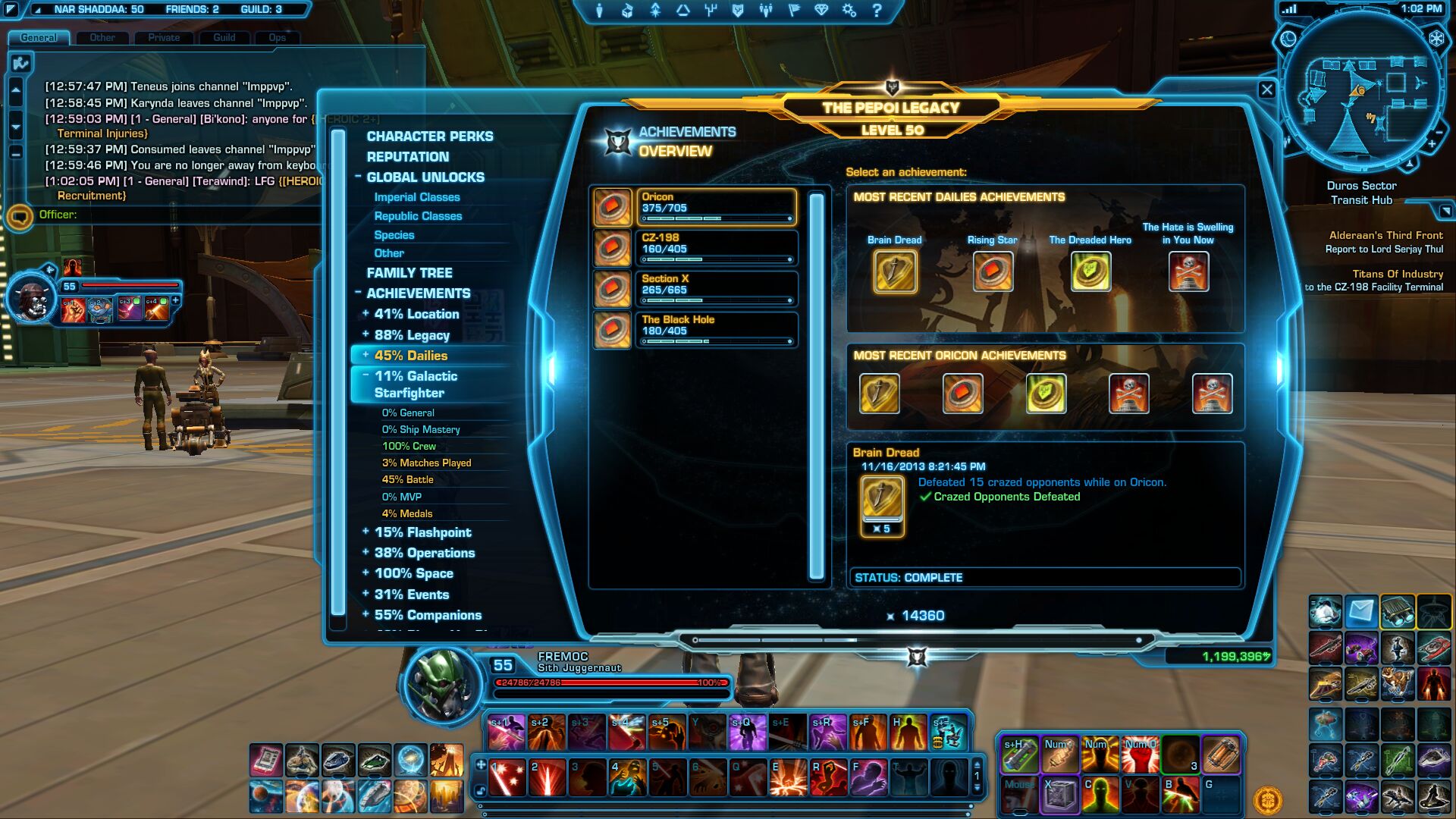Open the help question mark menu
1456x819 pixels.
[877, 11]
